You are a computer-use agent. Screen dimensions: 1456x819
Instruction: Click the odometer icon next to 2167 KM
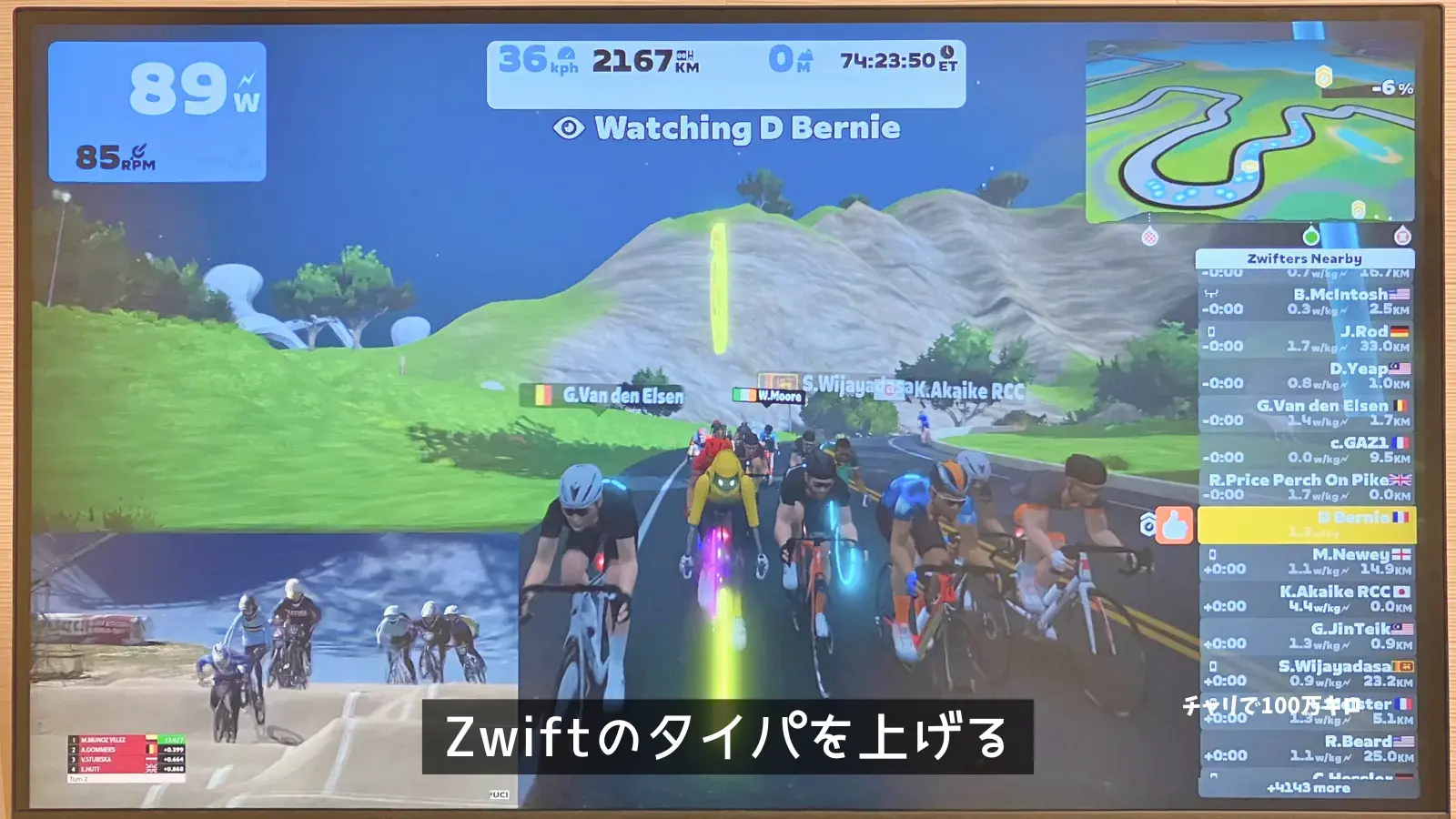(x=684, y=55)
